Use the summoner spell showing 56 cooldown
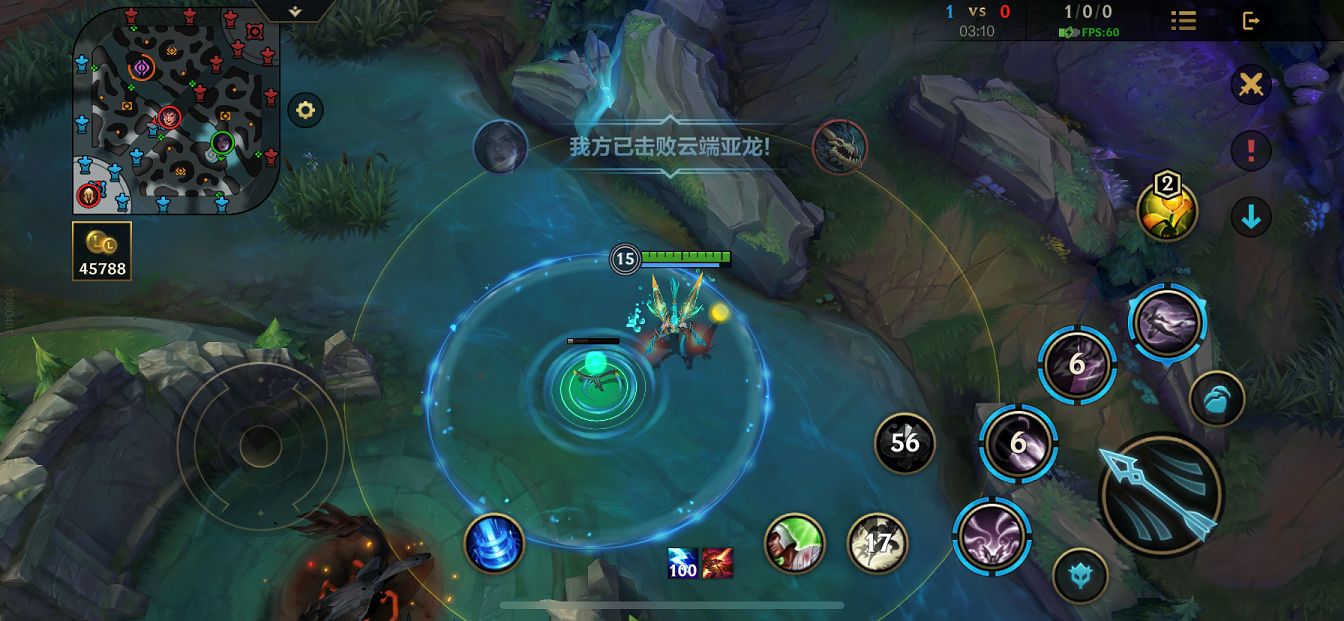Viewport: 1344px width, 621px height. (904, 442)
